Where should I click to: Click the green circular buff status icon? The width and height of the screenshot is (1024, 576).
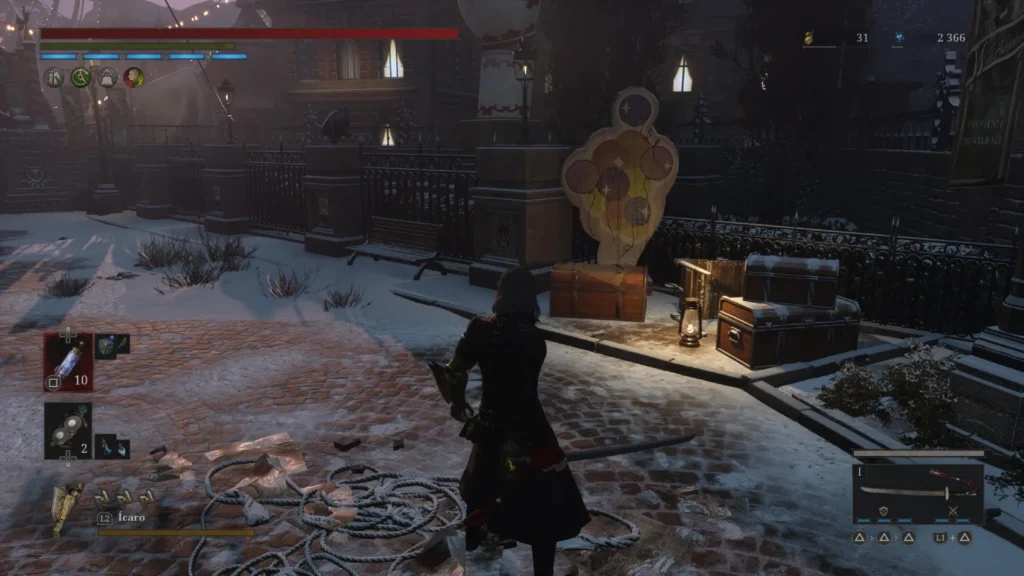point(81,77)
